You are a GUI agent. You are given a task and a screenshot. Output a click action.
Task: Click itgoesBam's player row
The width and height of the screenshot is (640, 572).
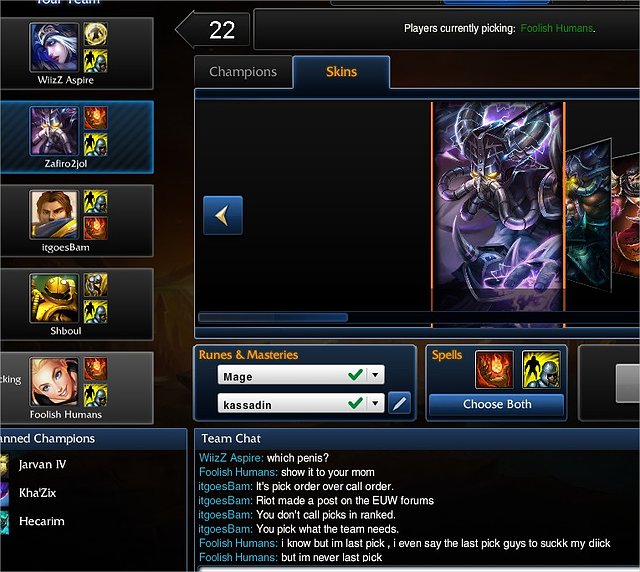(x=76, y=220)
